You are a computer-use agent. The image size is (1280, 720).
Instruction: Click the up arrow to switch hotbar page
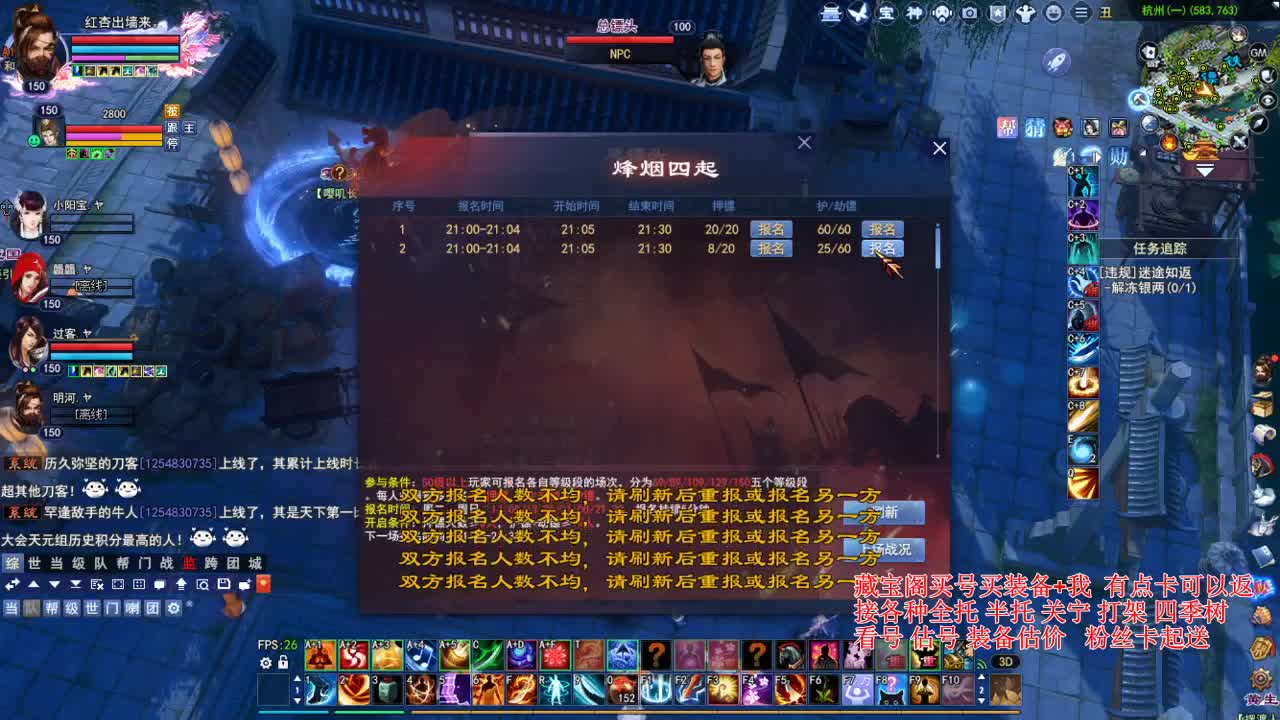click(x=297, y=678)
